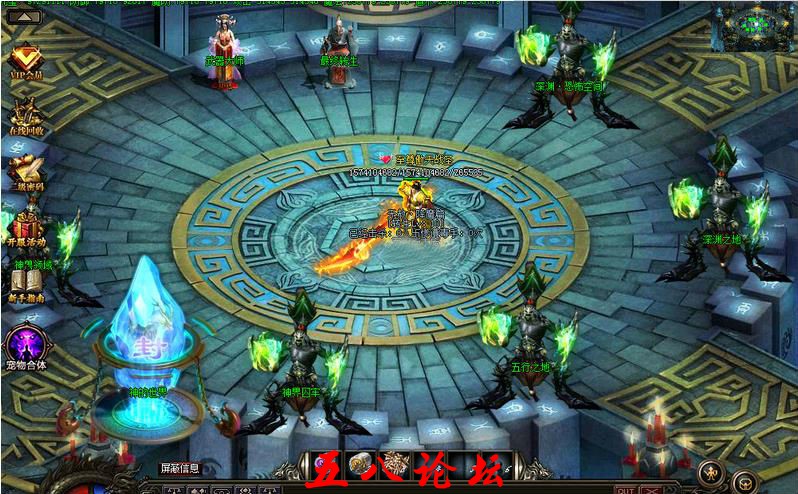Open the 宠物合体 pet fusion icon

[x=26, y=346]
